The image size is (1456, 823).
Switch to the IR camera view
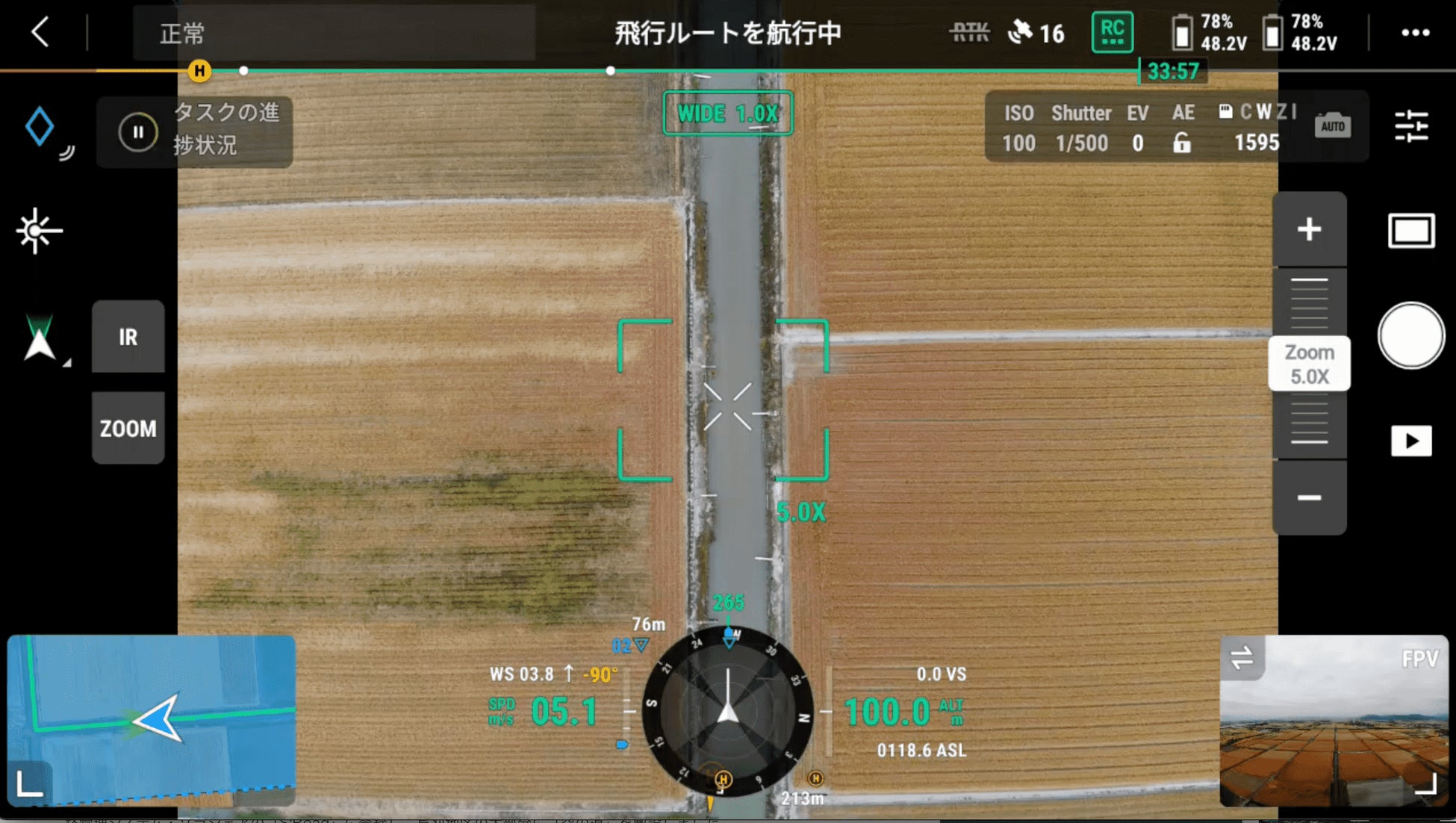point(128,337)
